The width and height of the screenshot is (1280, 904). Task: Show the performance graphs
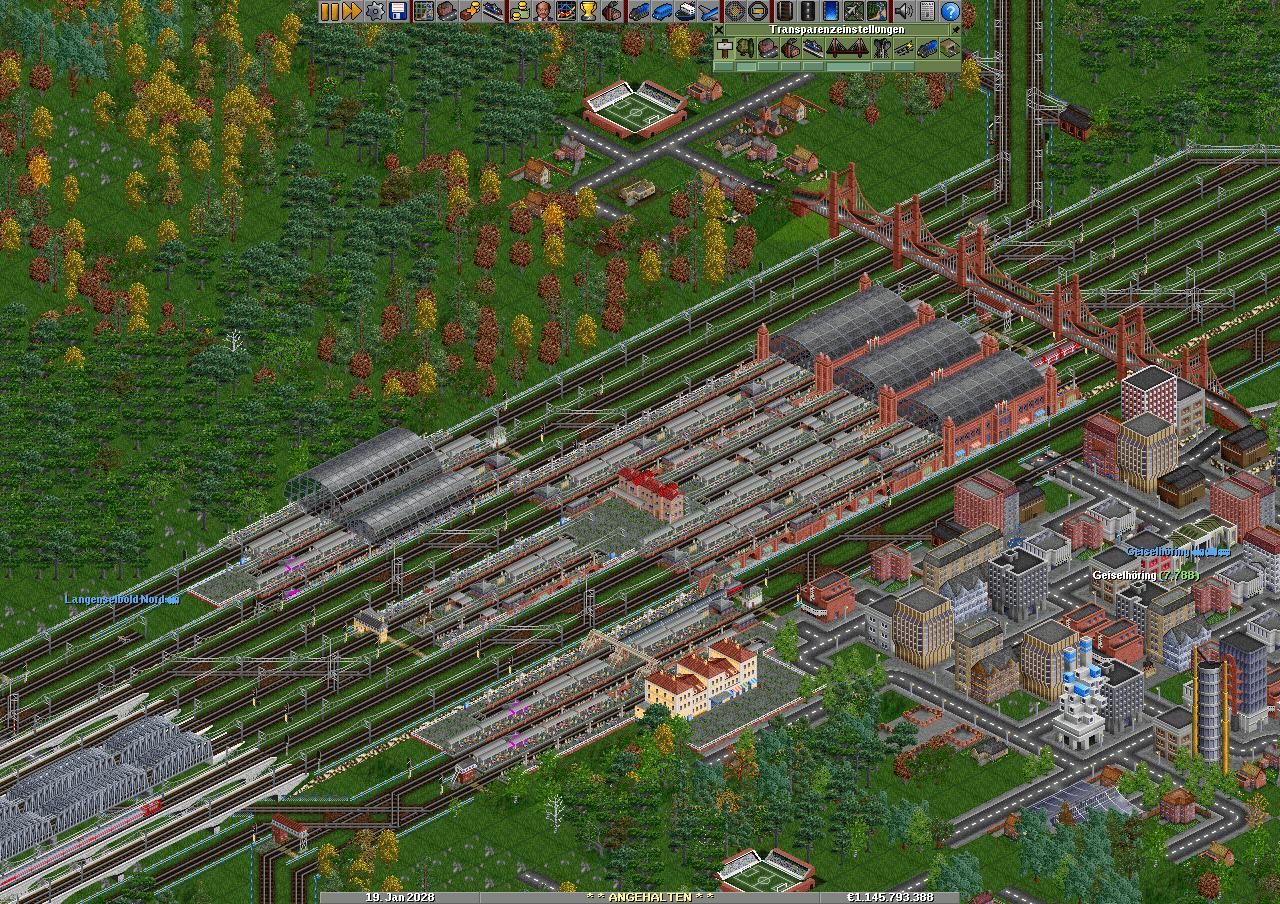565,11
